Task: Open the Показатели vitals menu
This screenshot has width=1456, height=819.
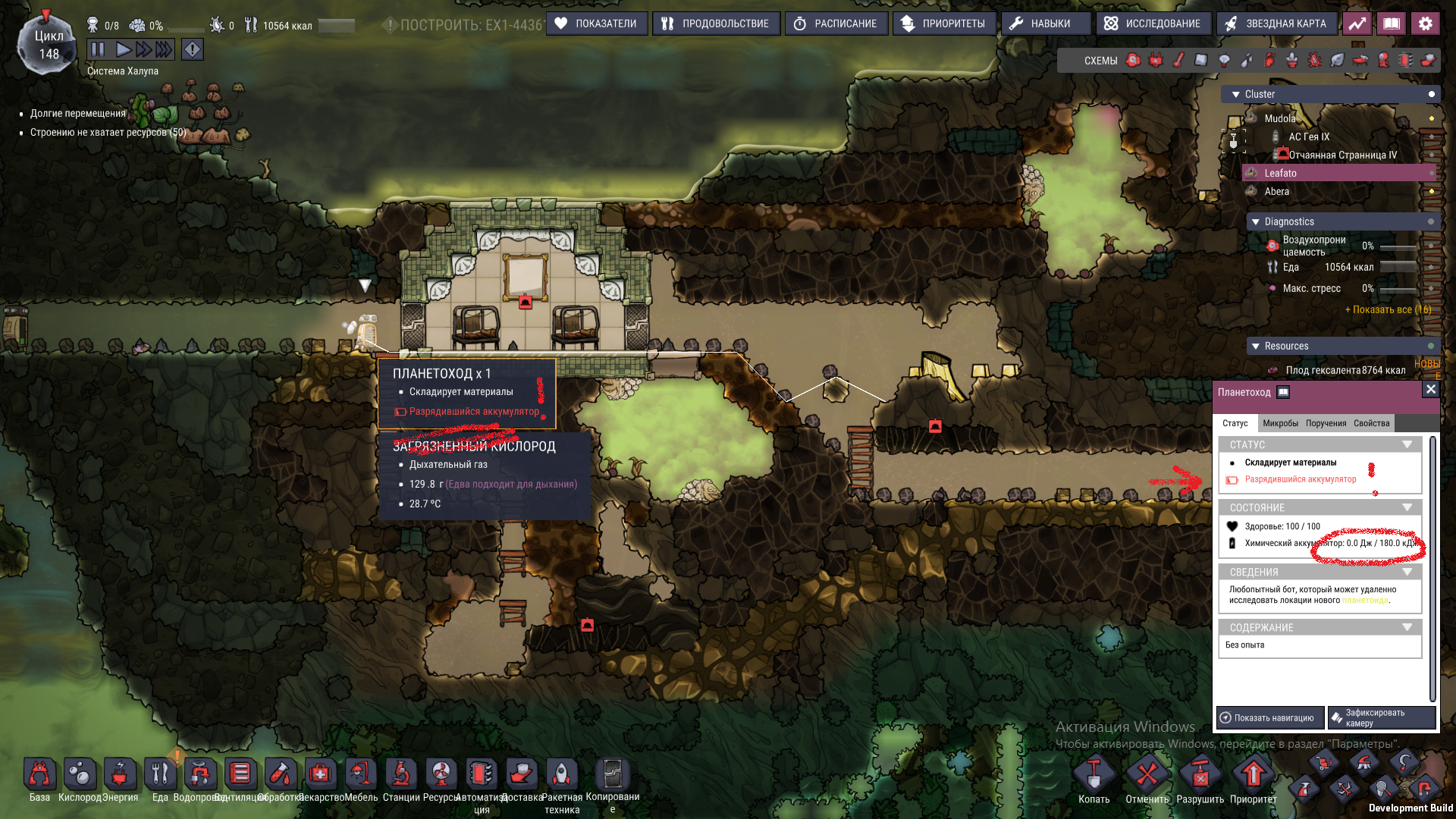Action: 597,24
